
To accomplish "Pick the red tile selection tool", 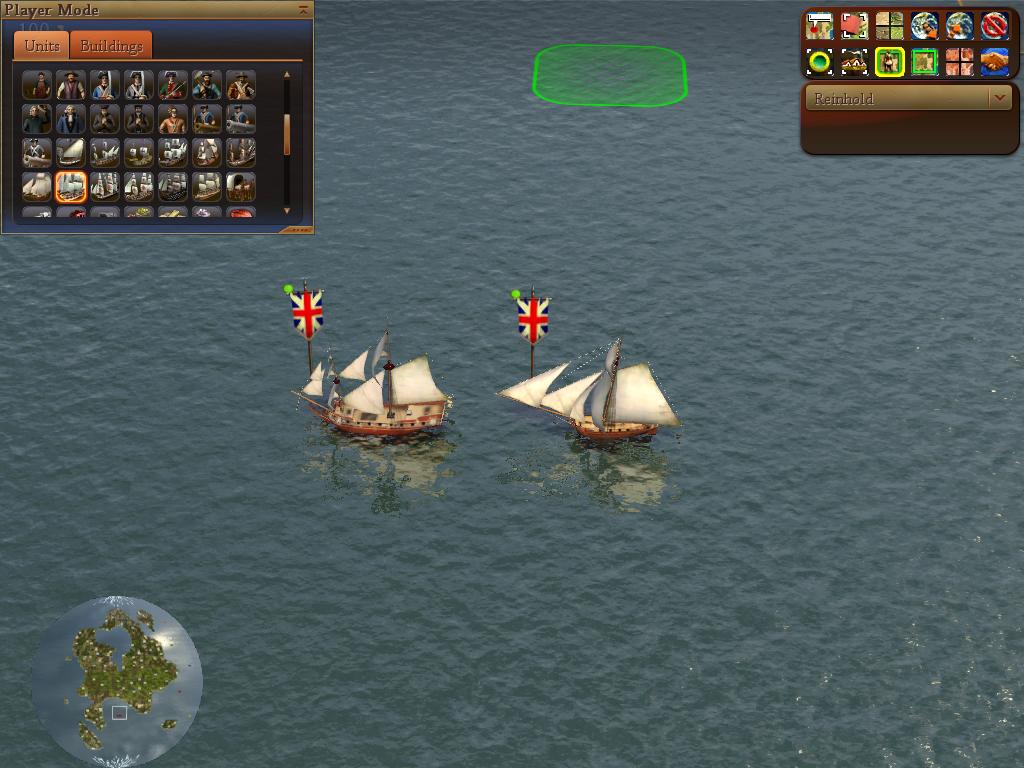I will coord(854,25).
